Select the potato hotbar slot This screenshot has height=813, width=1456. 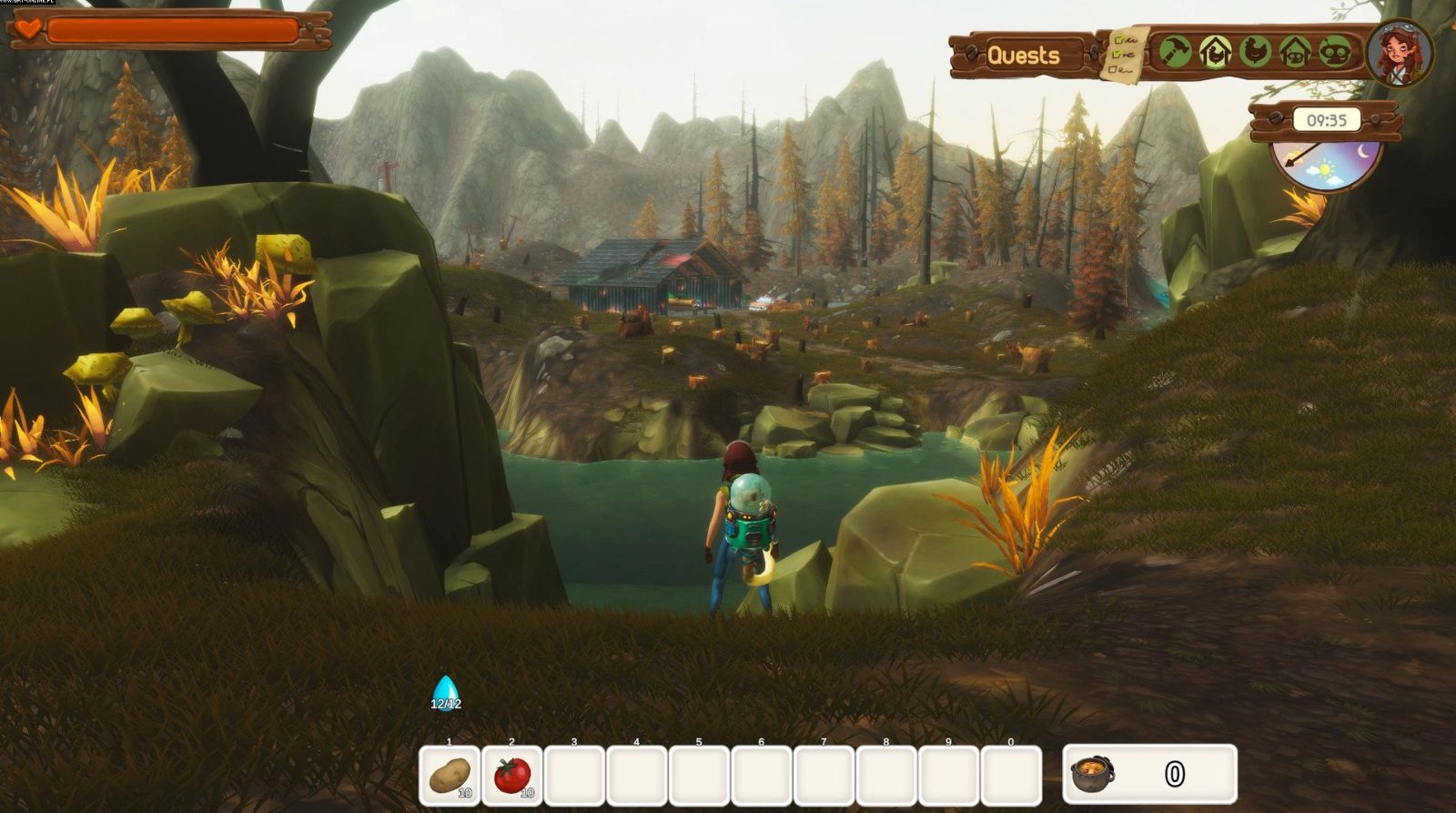pyautogui.click(x=450, y=775)
